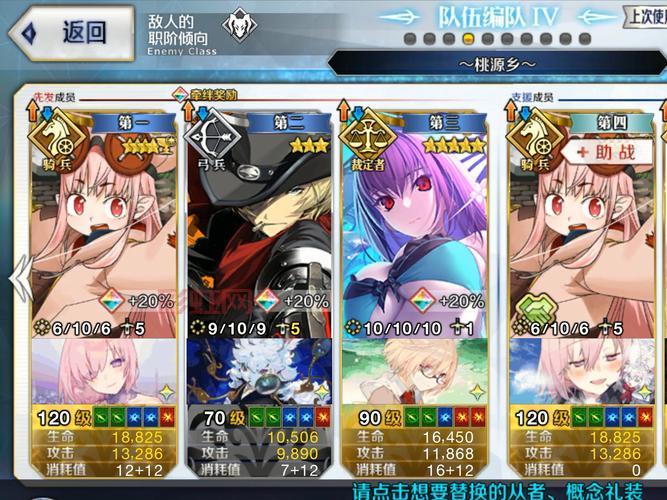Tap the 助战 support badge
This screenshot has width=667, height=500.
coord(605,152)
